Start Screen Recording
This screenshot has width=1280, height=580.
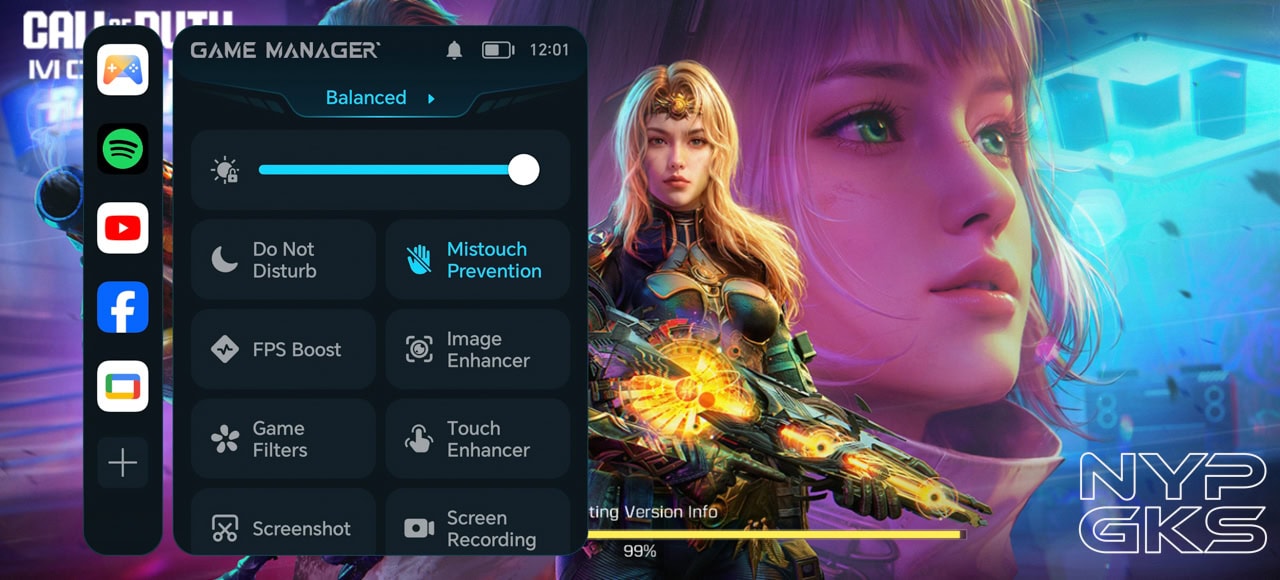coord(477,527)
